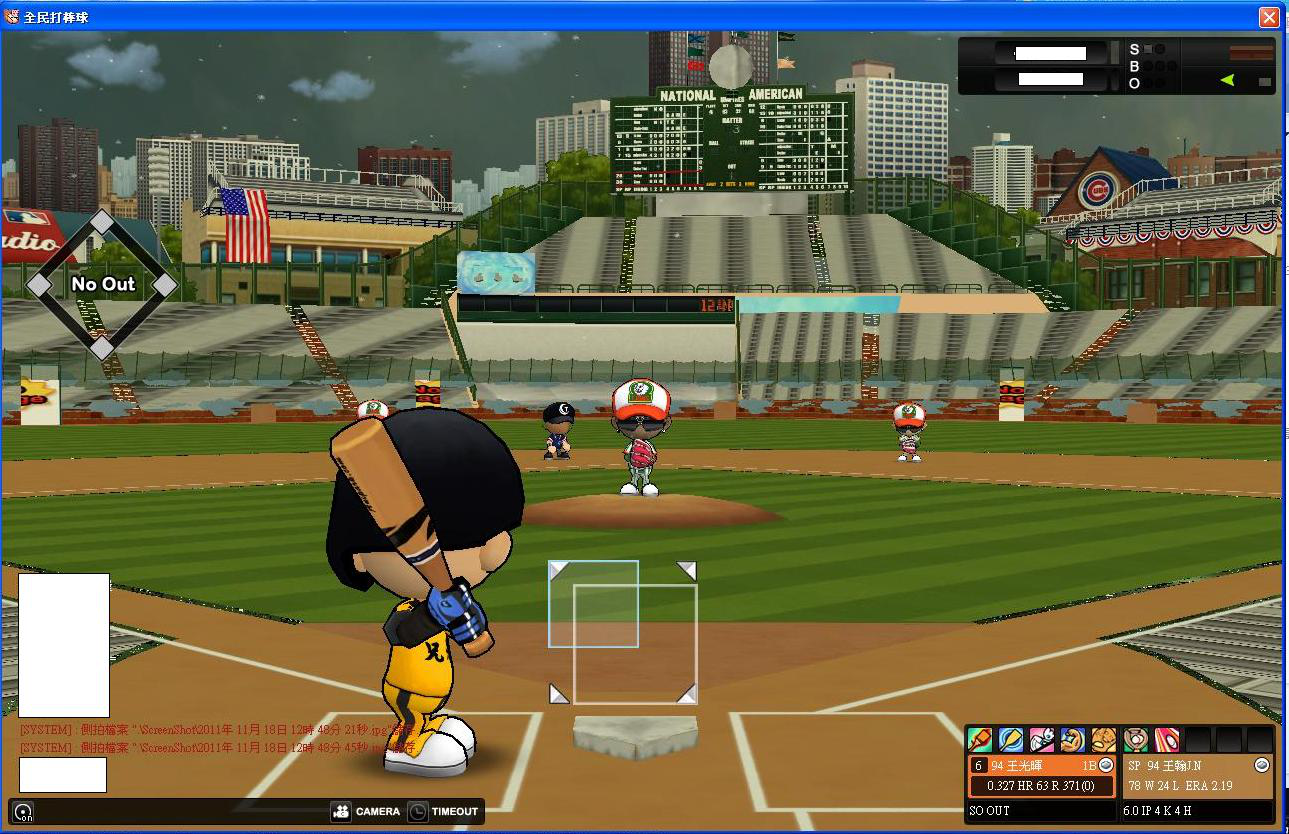The image size is (1289, 834).
Task: Select the flexing arm skill icon
Action: [x=1073, y=740]
